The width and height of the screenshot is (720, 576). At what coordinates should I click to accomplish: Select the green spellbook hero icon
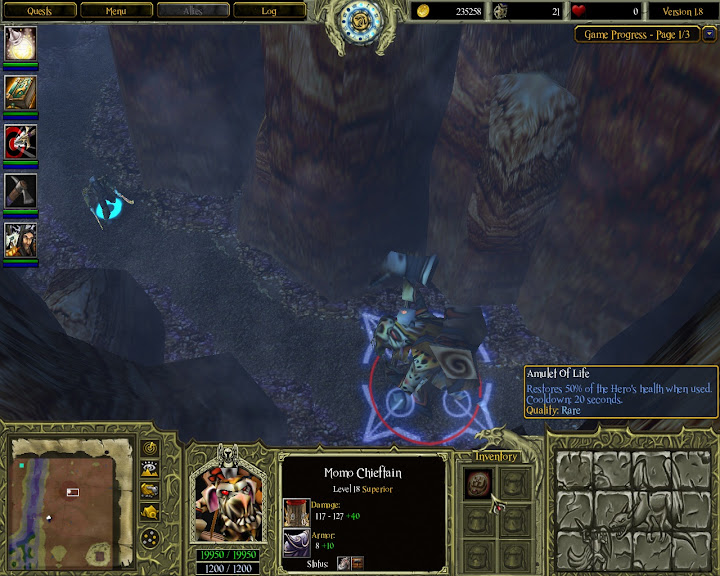tap(21, 93)
